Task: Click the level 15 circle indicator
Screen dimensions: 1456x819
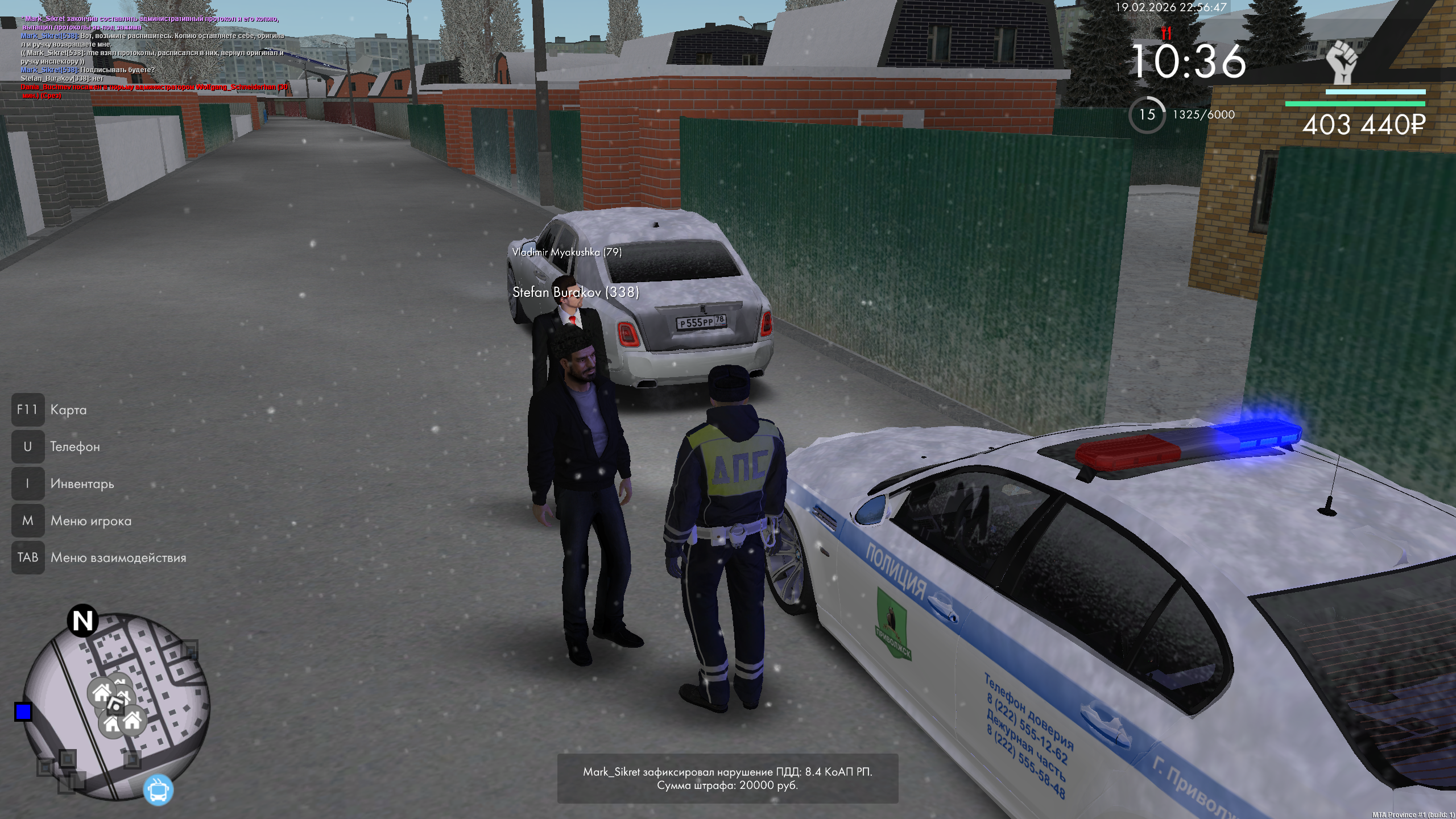Action: click(1147, 115)
